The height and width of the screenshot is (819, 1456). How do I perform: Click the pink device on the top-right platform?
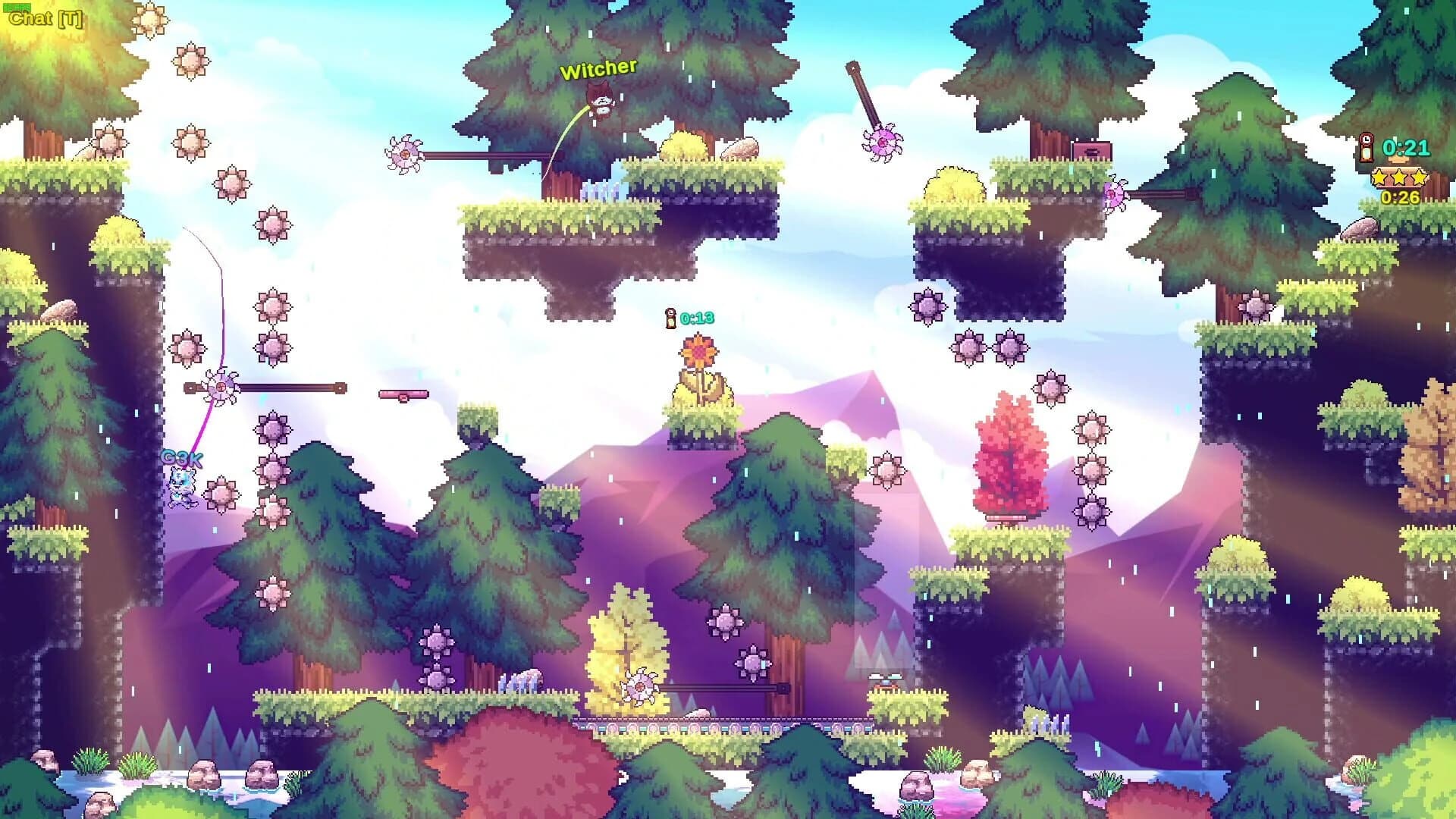pos(1090,149)
